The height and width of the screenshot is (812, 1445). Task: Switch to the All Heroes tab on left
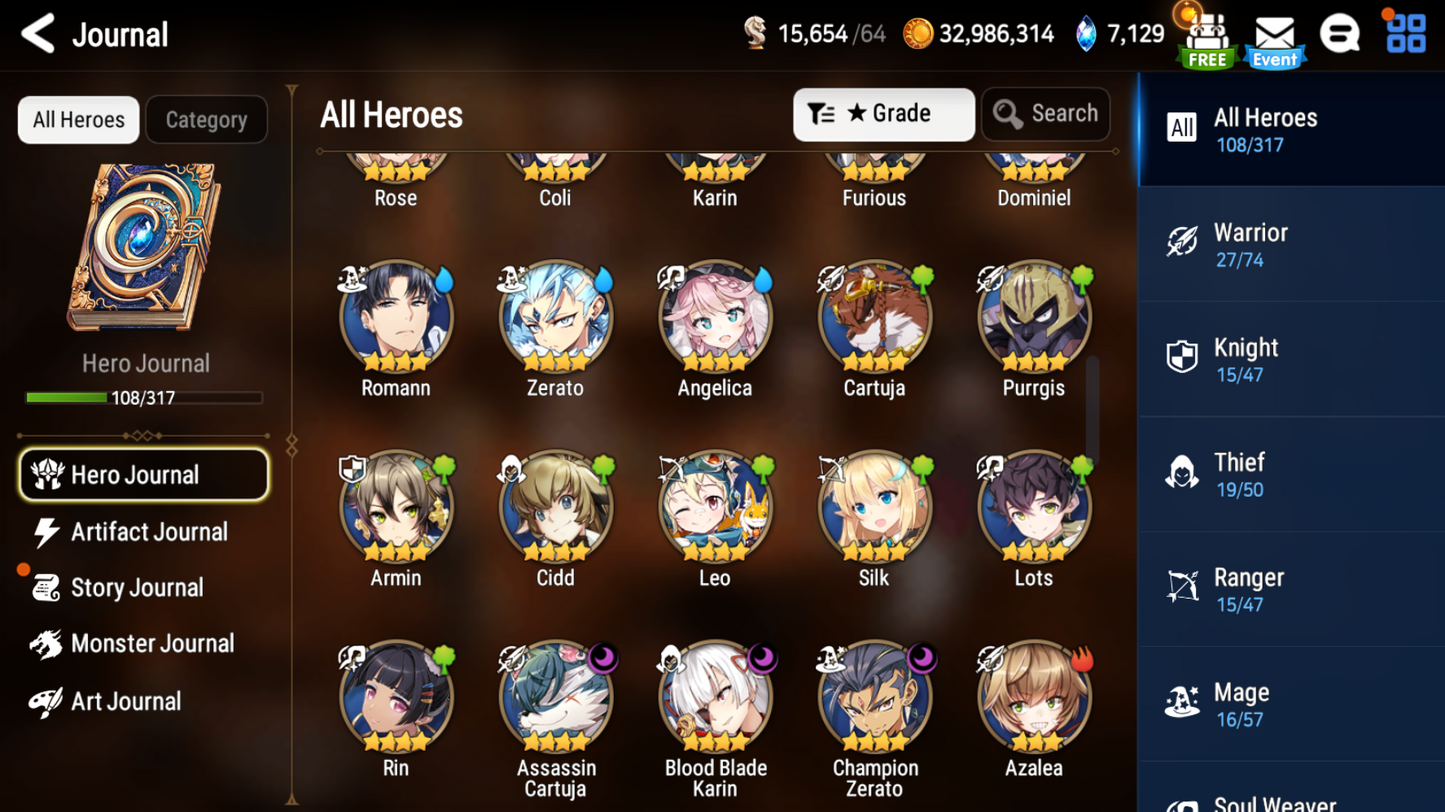tap(77, 119)
